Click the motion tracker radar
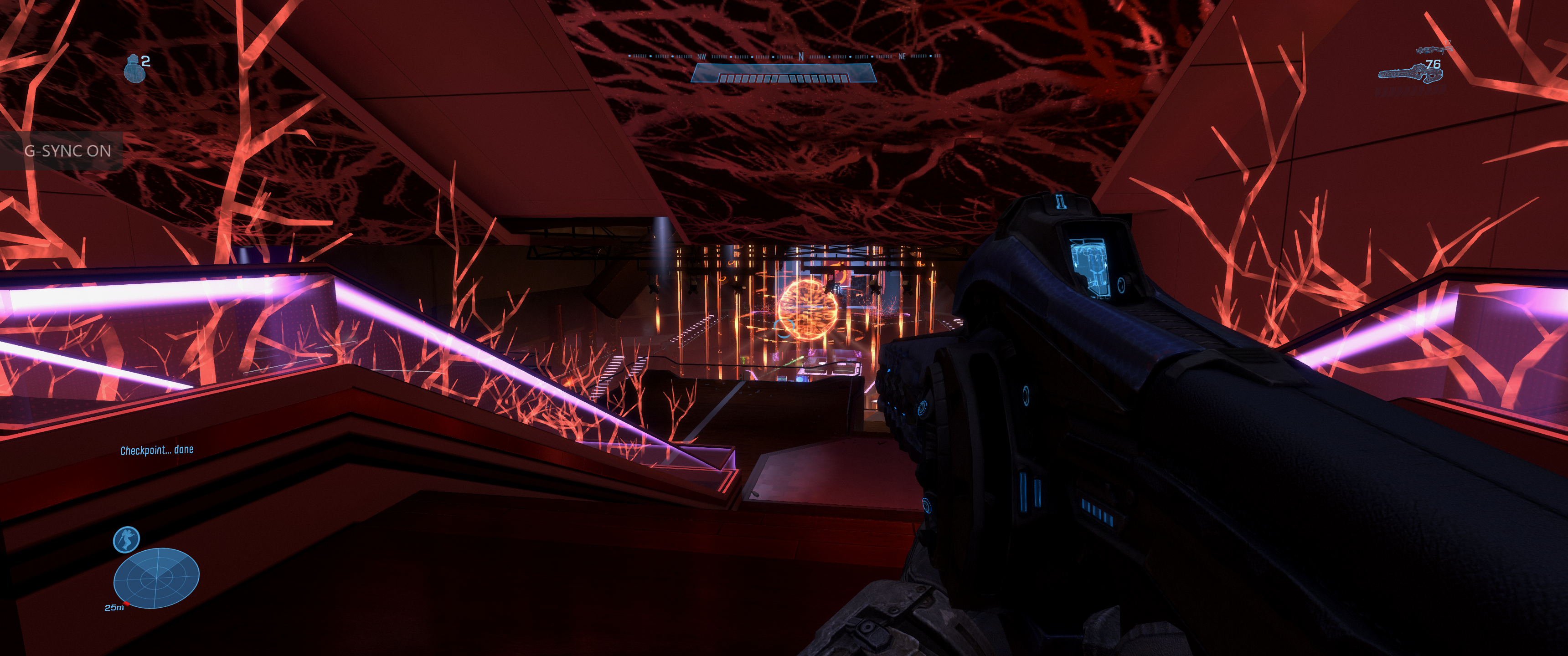The width and height of the screenshot is (1568, 656). [x=156, y=578]
